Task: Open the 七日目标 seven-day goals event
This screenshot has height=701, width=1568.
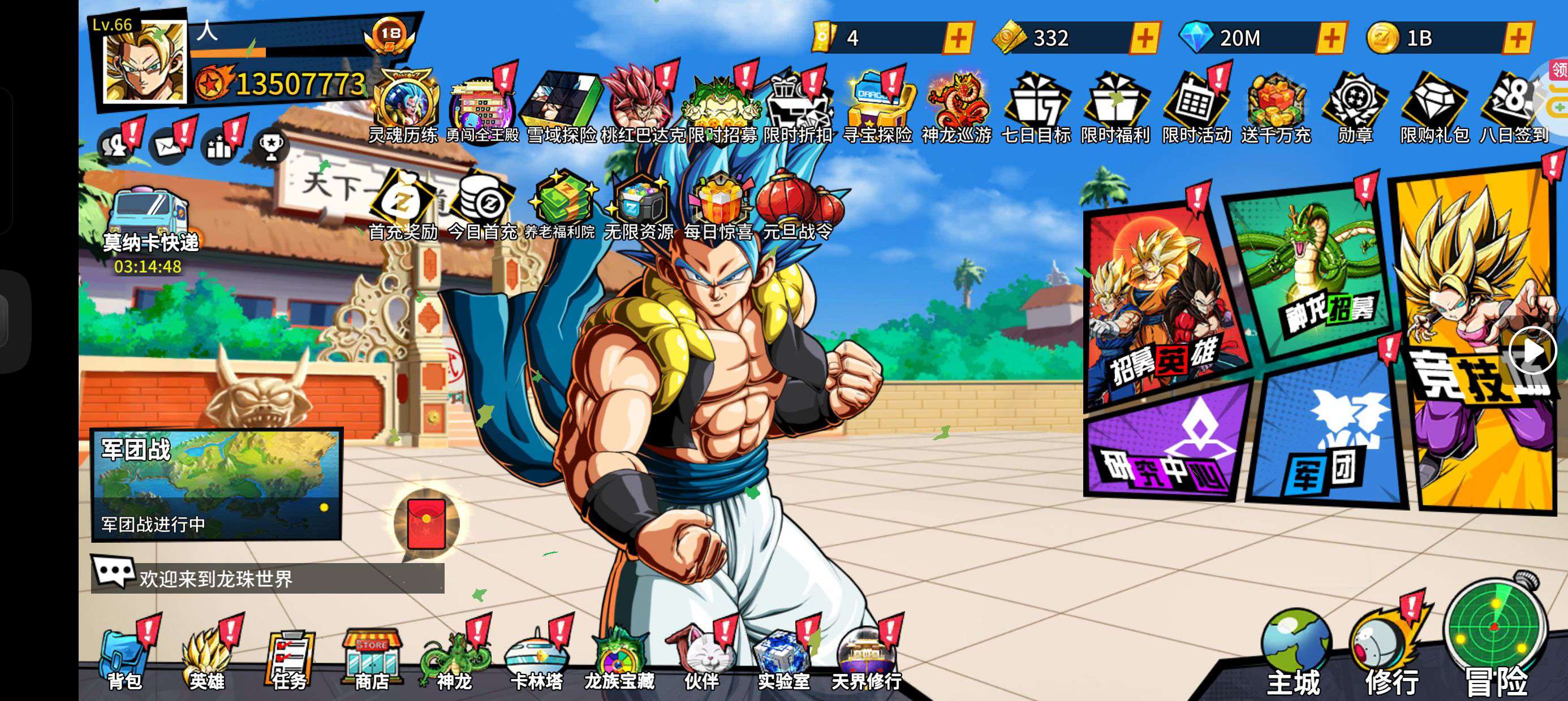Action: pos(1036,110)
